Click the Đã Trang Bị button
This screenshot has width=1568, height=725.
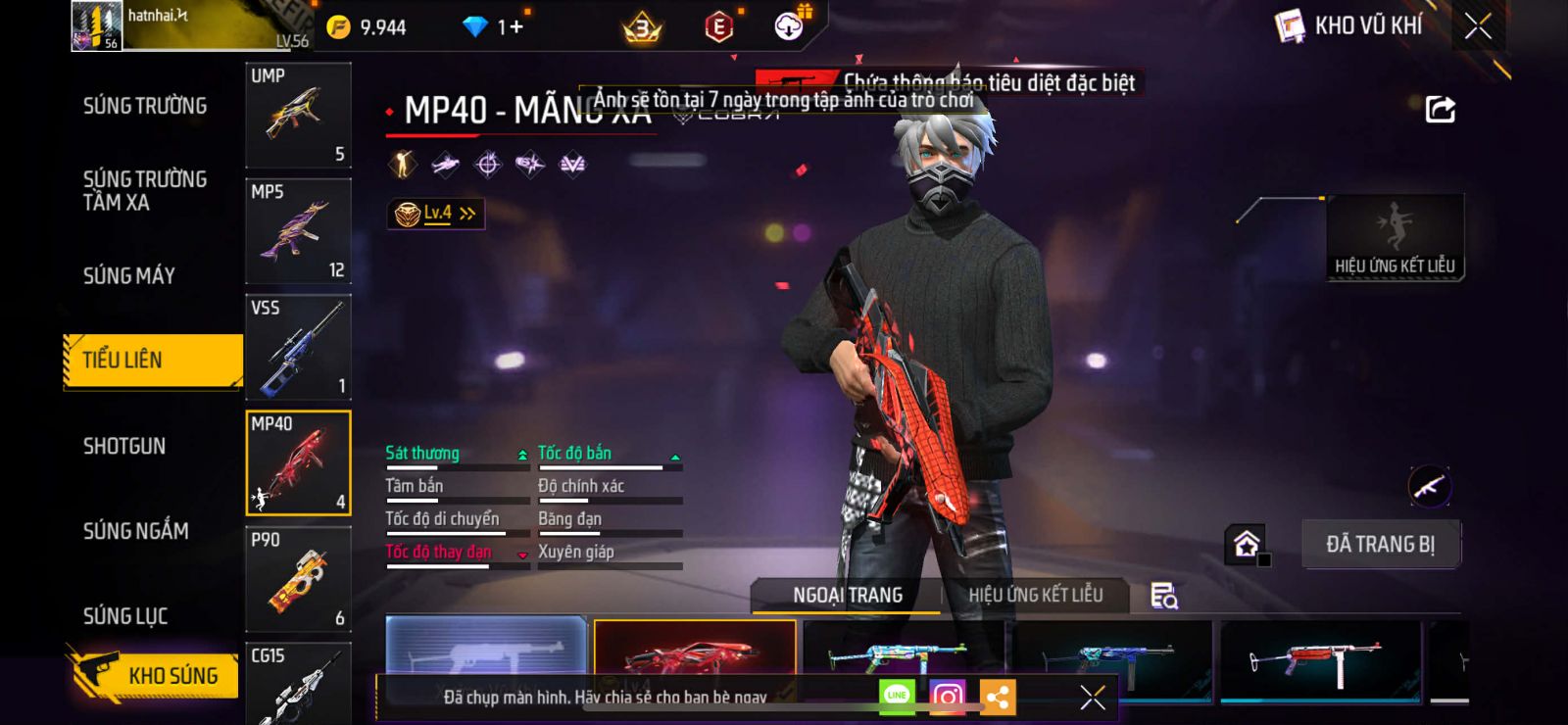(x=1380, y=545)
